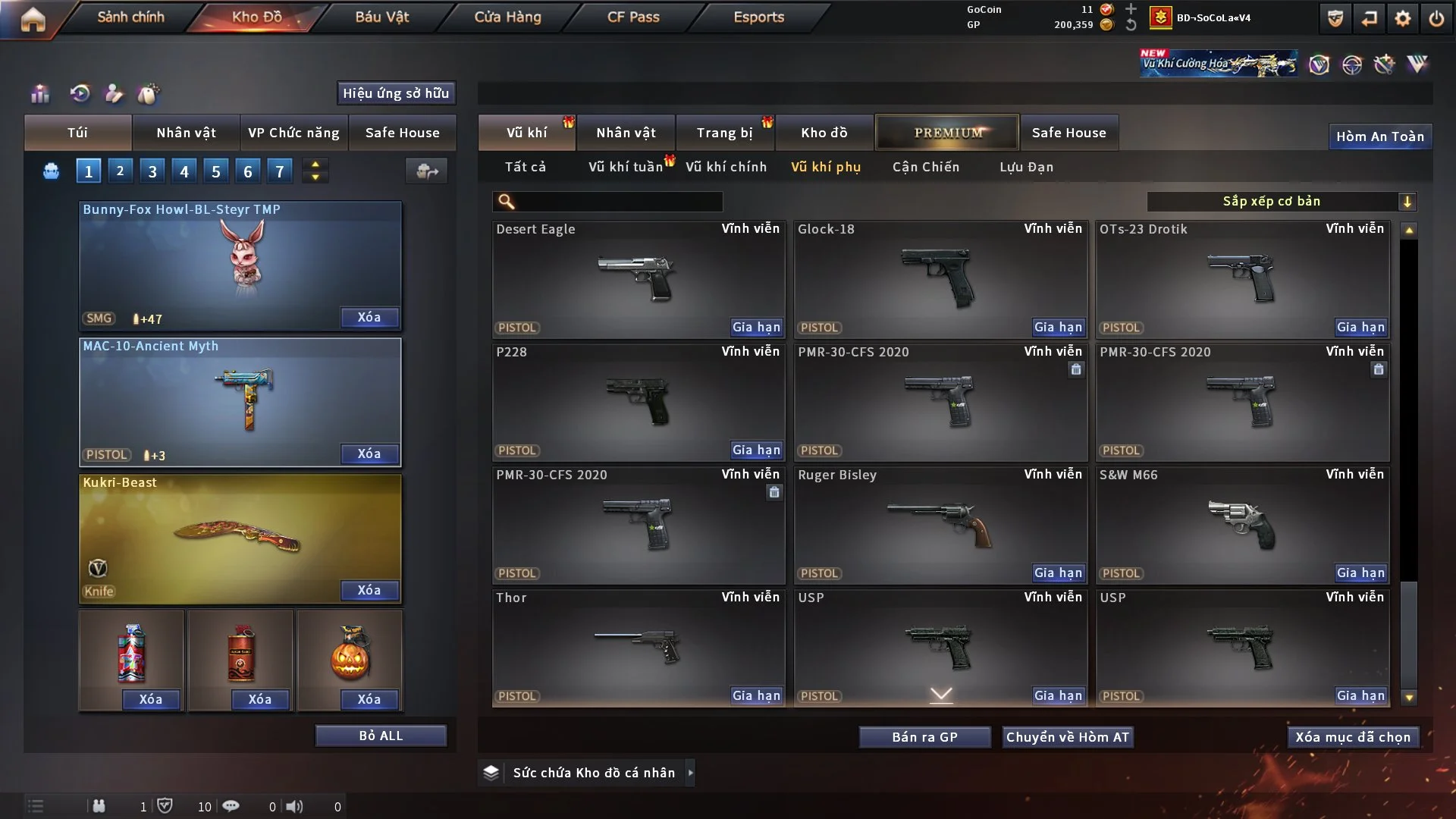1456x819 pixels.
Task: Sell selected item with Bán ra GP
Action: [x=924, y=737]
